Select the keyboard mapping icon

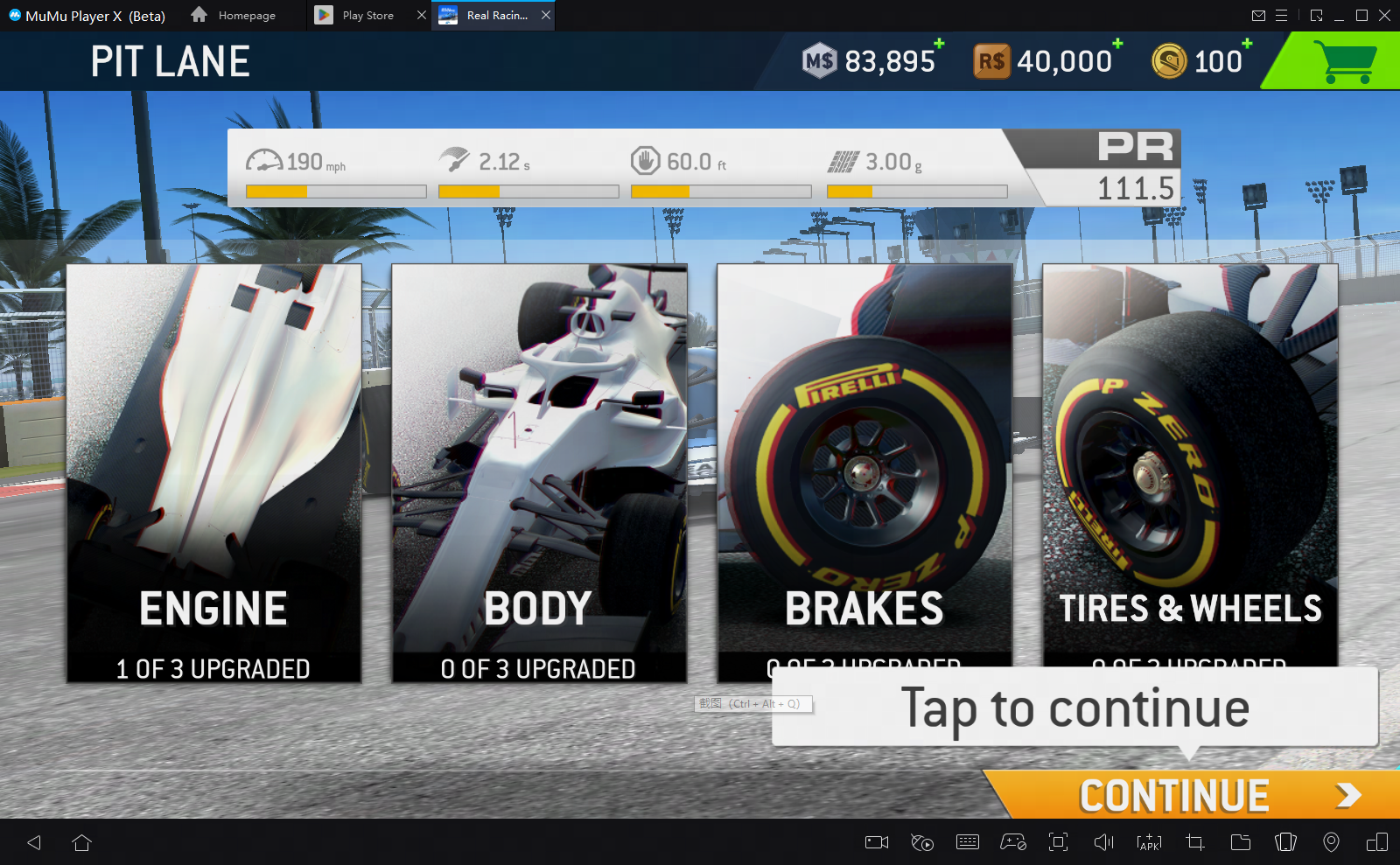(968, 842)
